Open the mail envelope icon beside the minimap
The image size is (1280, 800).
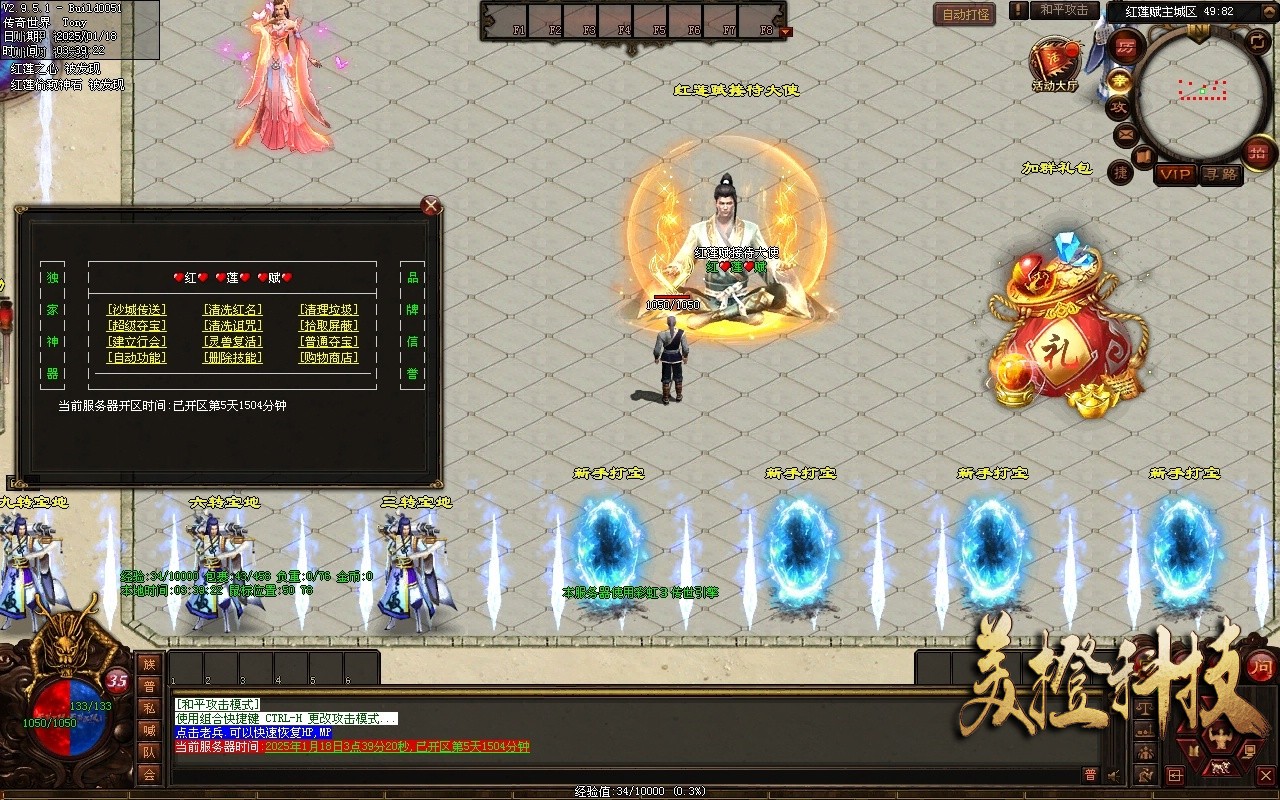[x=1124, y=134]
